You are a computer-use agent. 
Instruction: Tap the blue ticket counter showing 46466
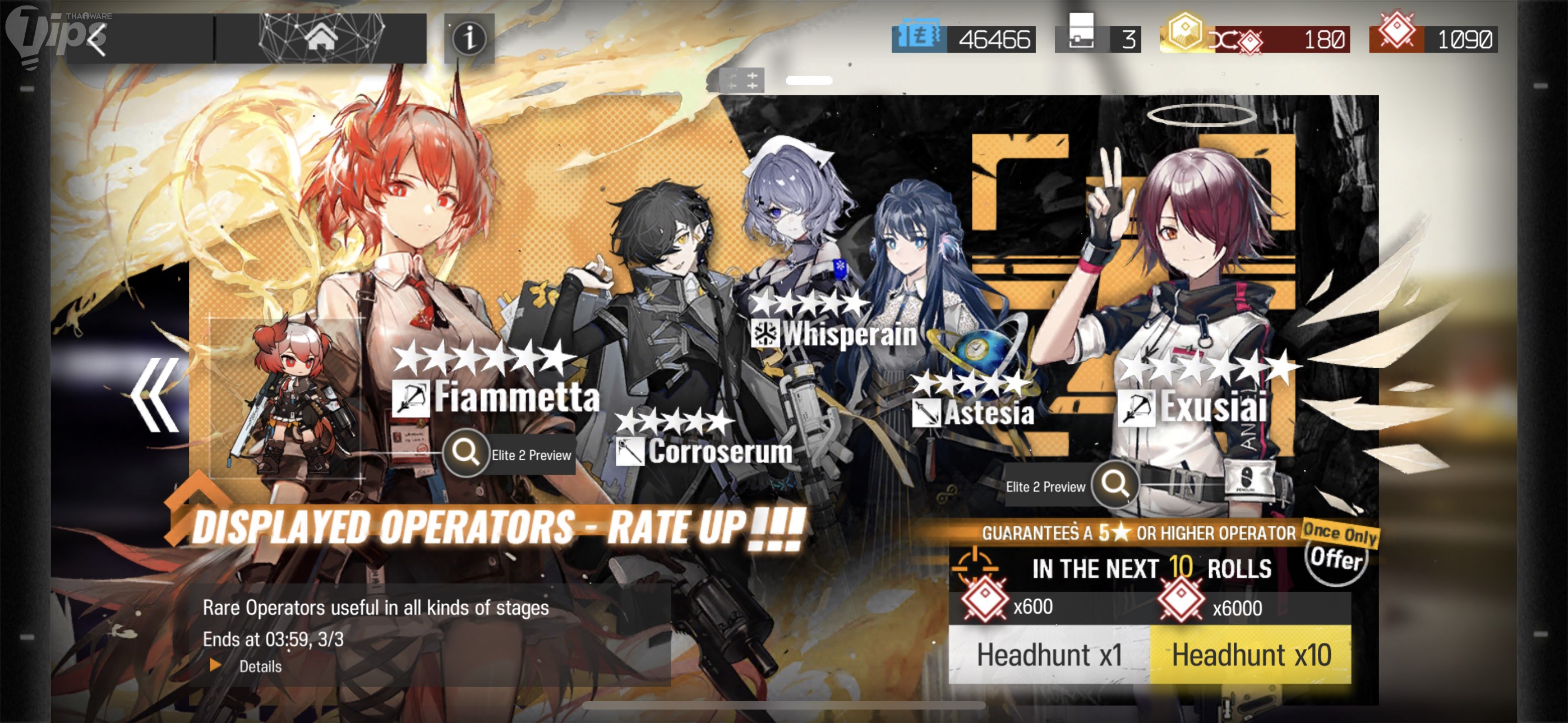[x=963, y=39]
